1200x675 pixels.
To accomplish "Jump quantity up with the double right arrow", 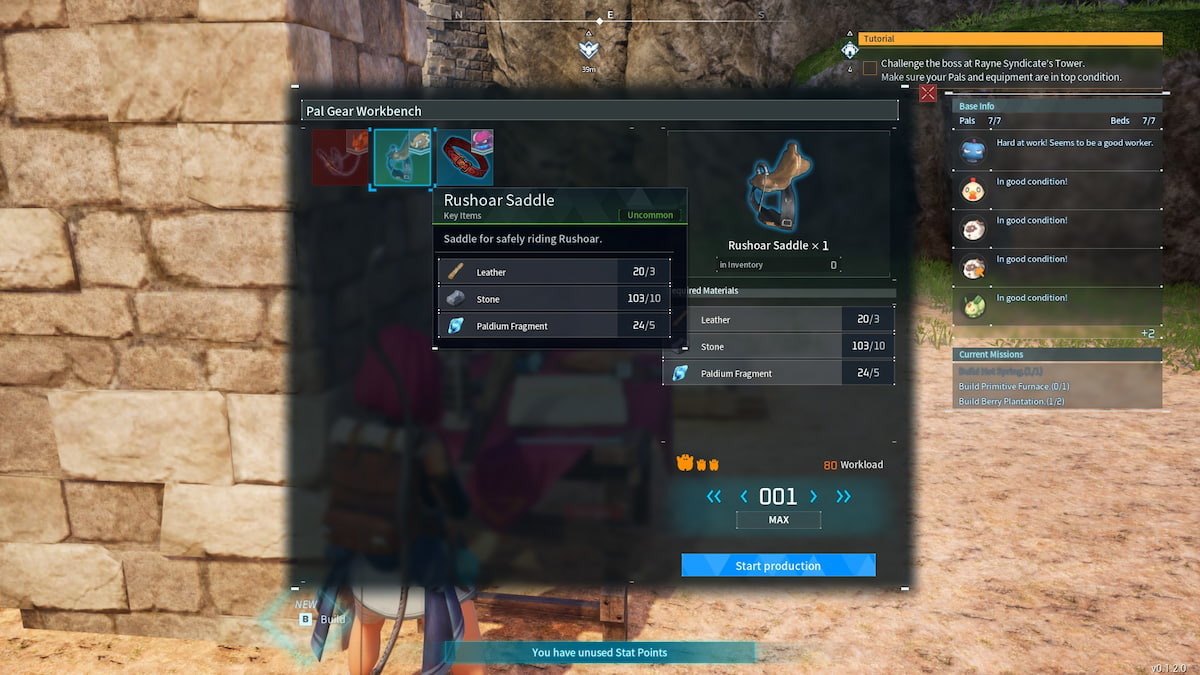I will coord(844,496).
